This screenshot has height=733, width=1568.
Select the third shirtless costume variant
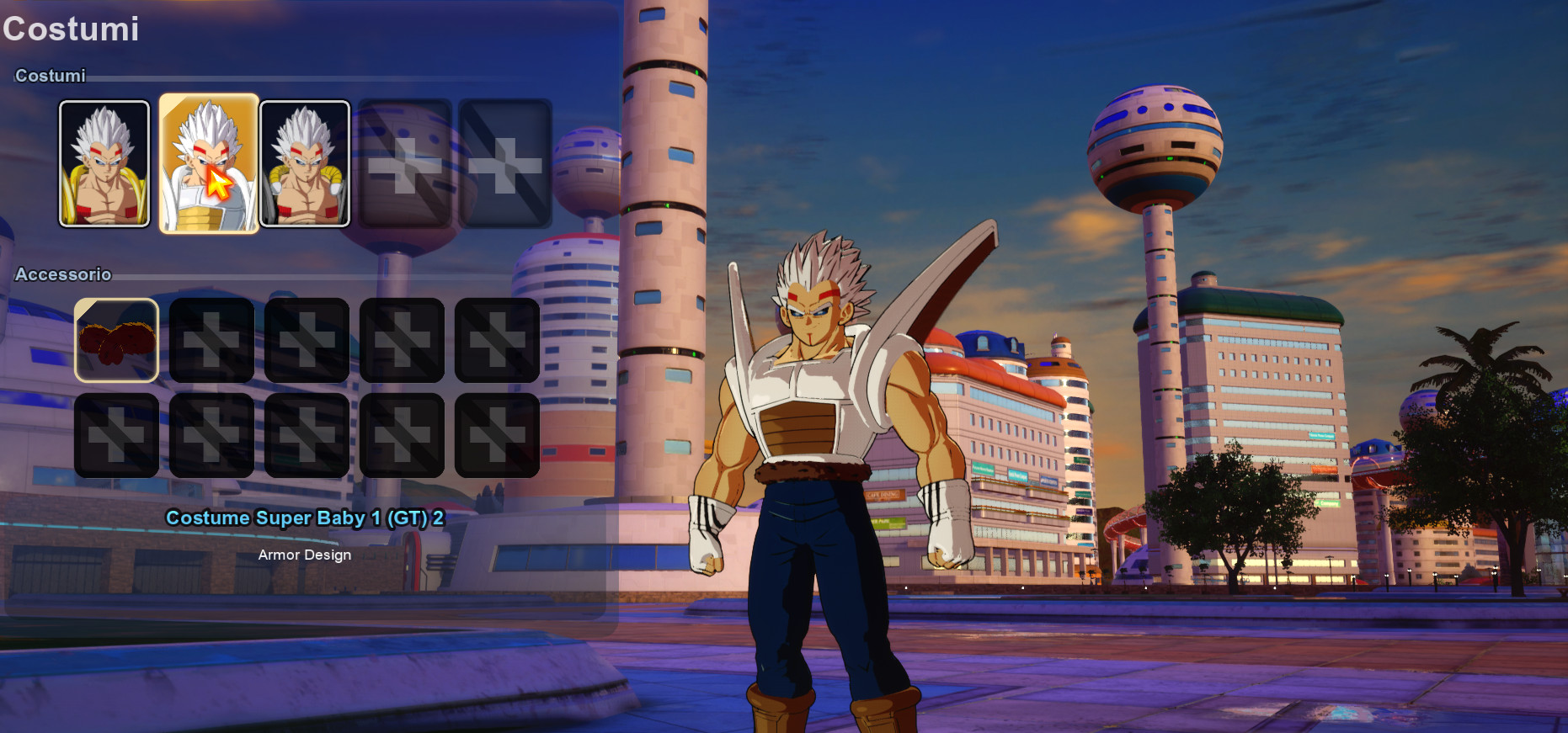(x=306, y=164)
